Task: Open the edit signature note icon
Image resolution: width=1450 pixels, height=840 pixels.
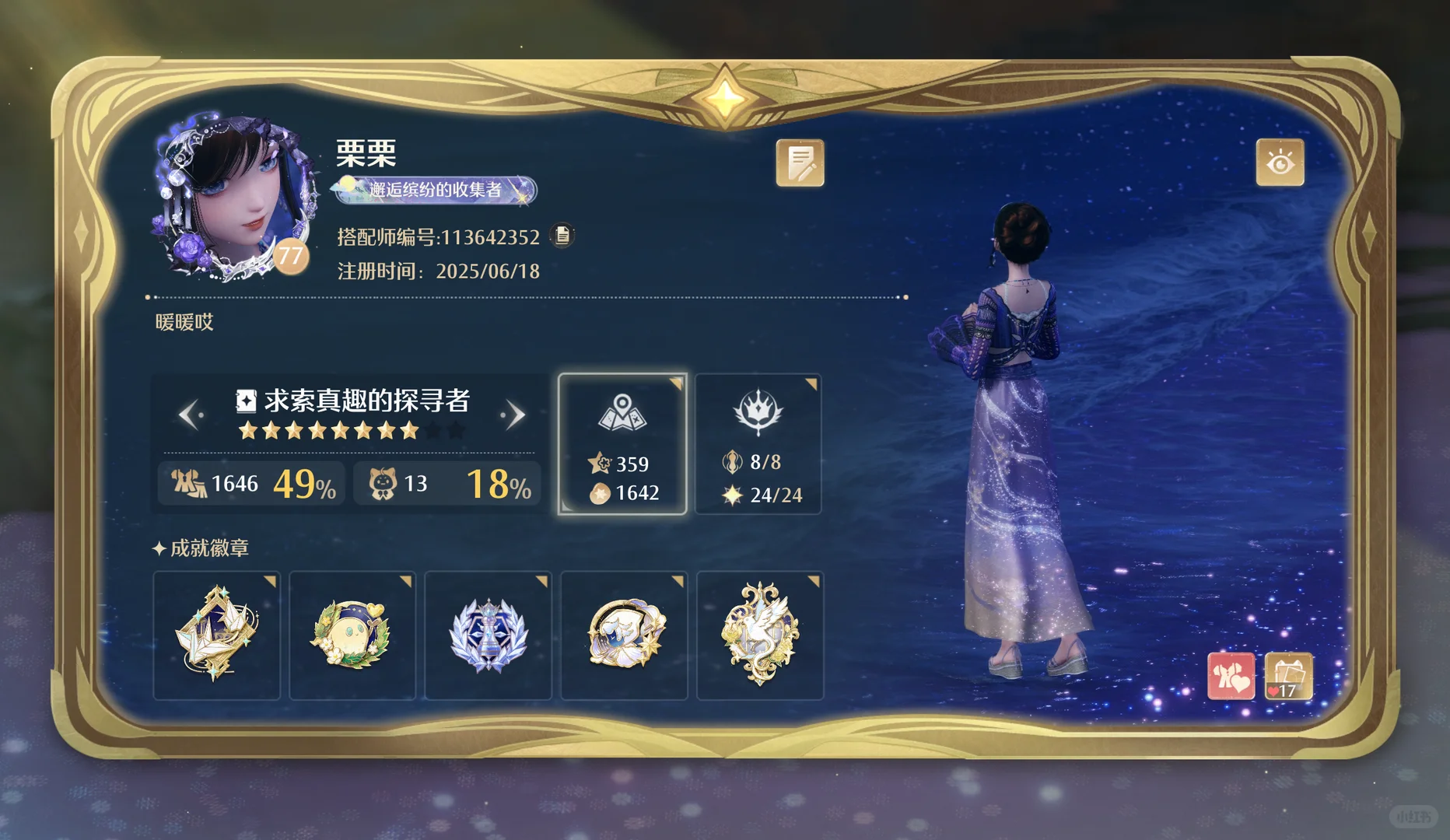Action: pos(800,163)
